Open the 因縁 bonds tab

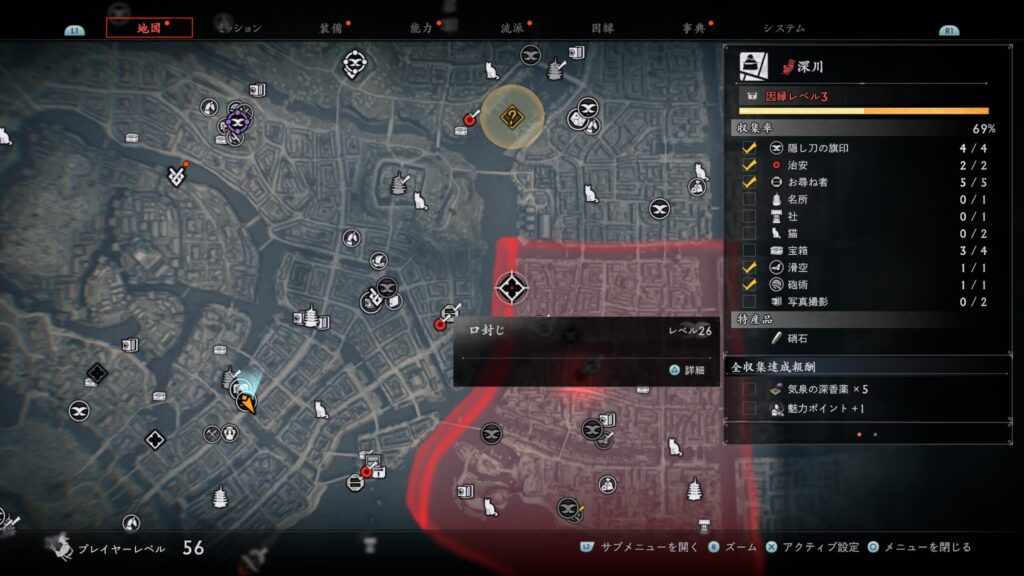tap(603, 29)
